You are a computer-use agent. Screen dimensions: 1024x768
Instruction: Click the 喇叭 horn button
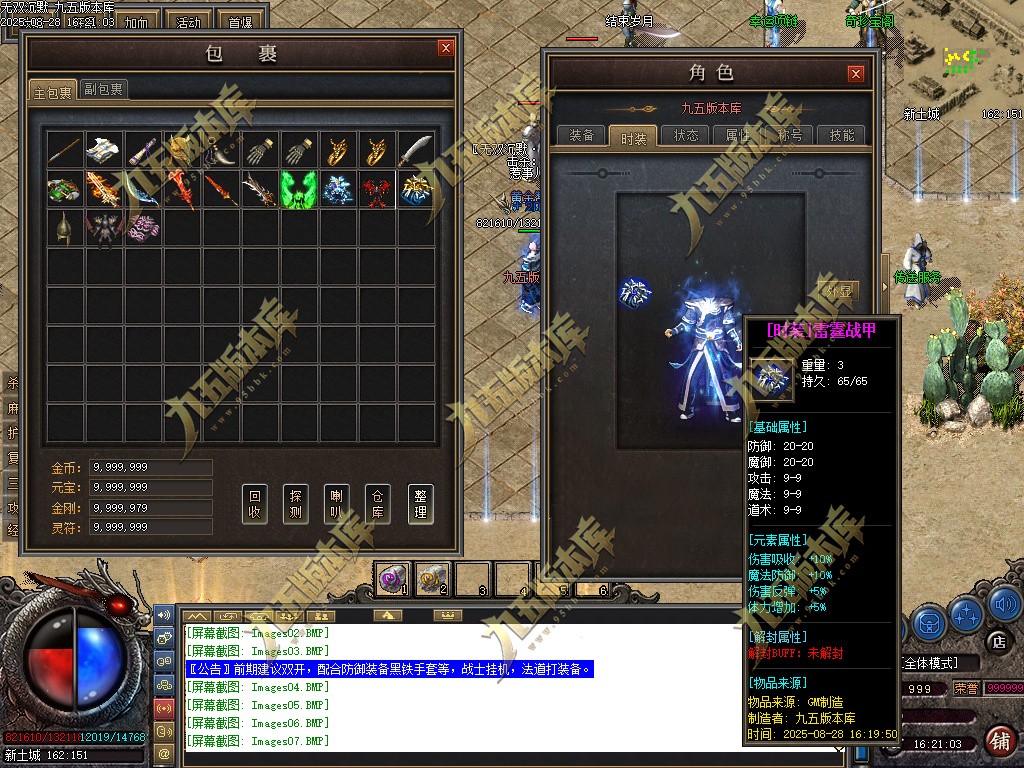click(x=338, y=505)
